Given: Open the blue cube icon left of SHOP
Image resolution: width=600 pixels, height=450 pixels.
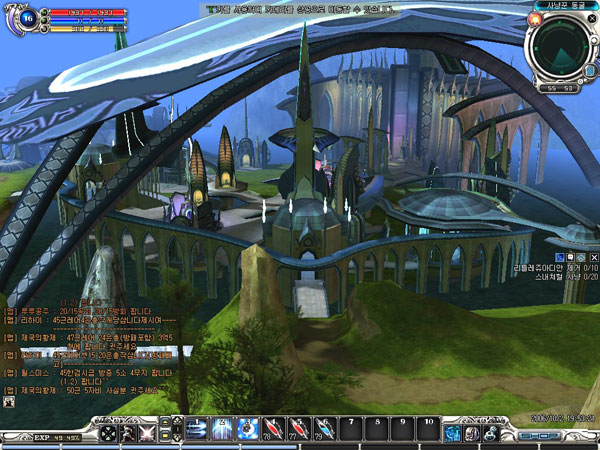Looking at the screenshot, I should (453, 433).
